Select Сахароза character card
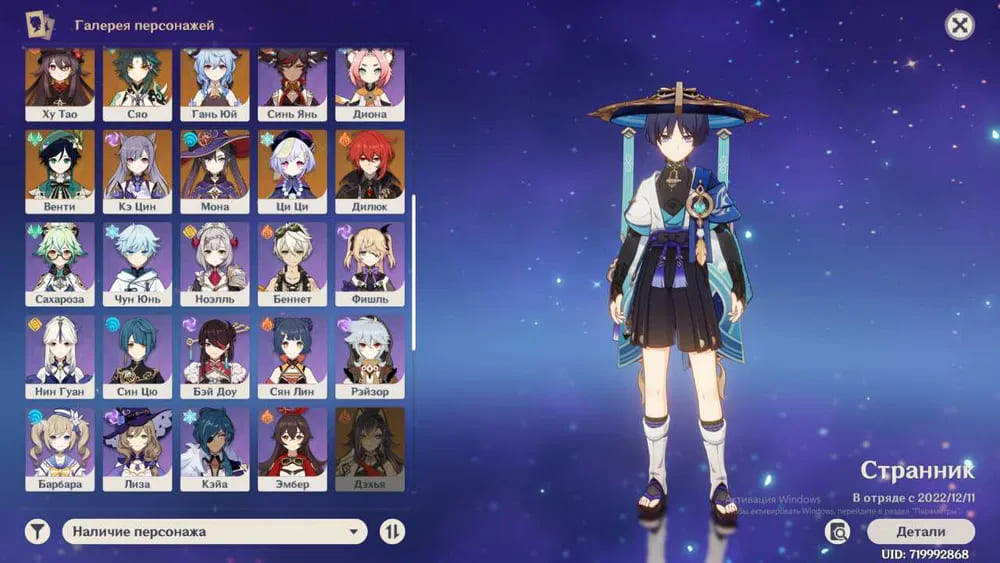The height and width of the screenshot is (563, 1000). tap(59, 263)
